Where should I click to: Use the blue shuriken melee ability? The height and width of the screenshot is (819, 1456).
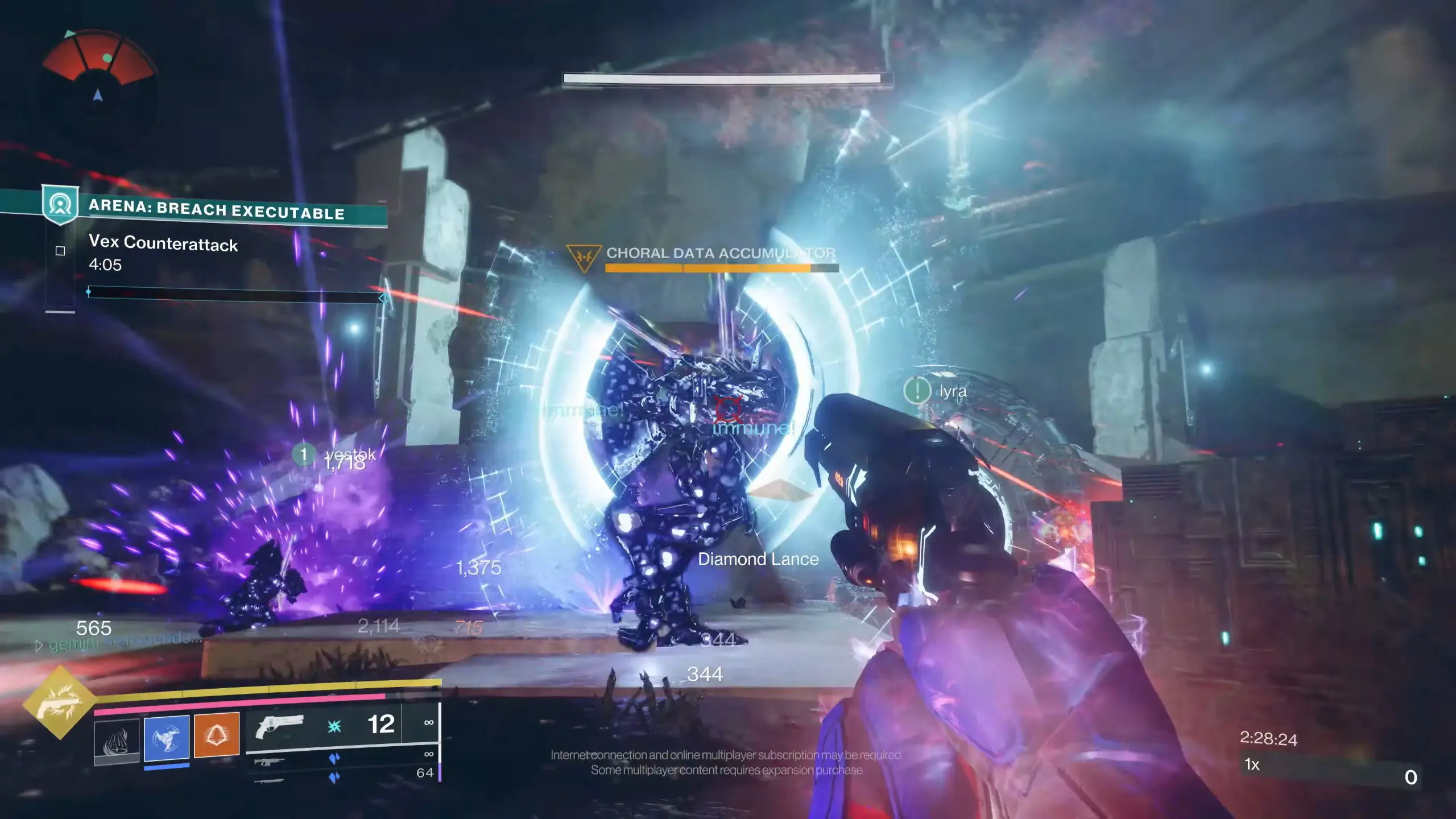point(167,738)
